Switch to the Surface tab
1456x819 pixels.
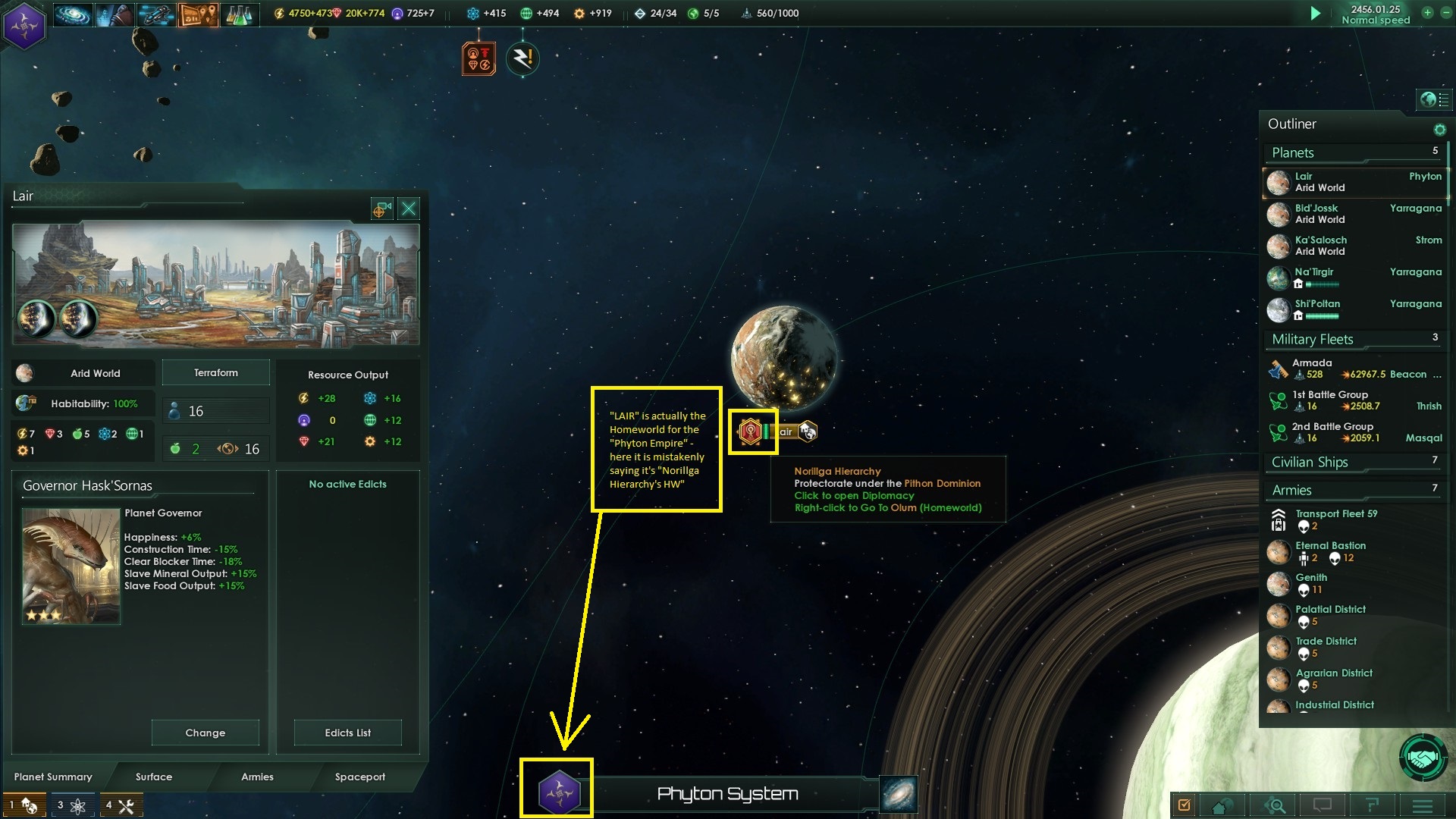click(x=152, y=777)
